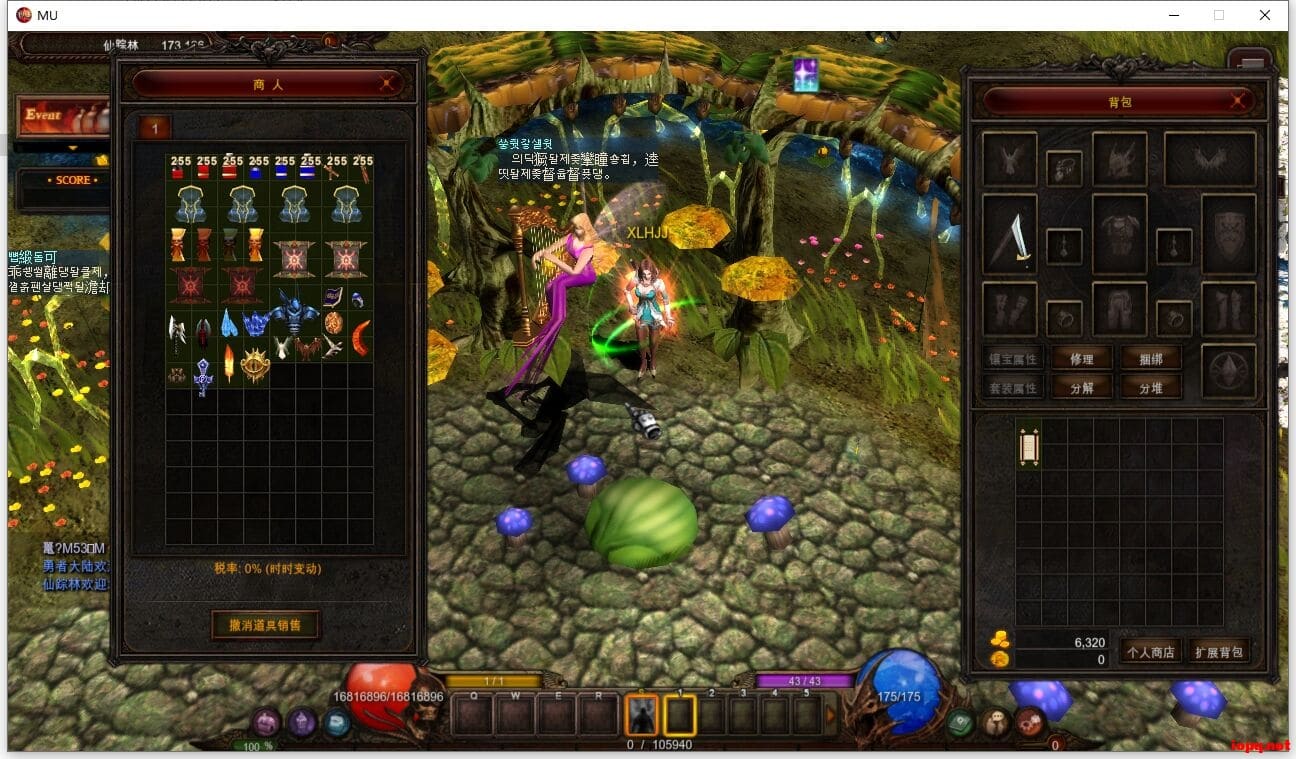The width and height of the screenshot is (1296, 759).
Task: Pick the orange crescent item in shop
Action: (x=361, y=337)
